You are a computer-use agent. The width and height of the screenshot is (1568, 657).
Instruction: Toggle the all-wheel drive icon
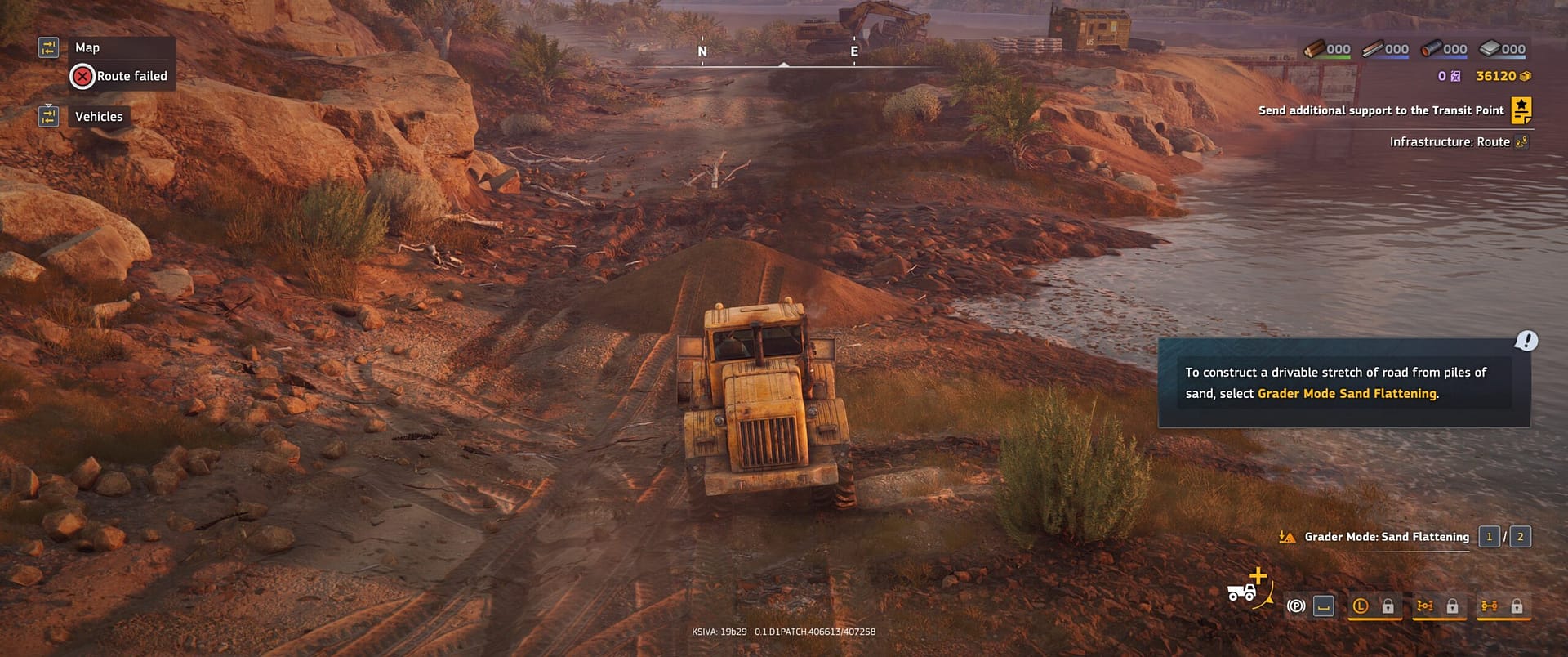[x=1490, y=606]
